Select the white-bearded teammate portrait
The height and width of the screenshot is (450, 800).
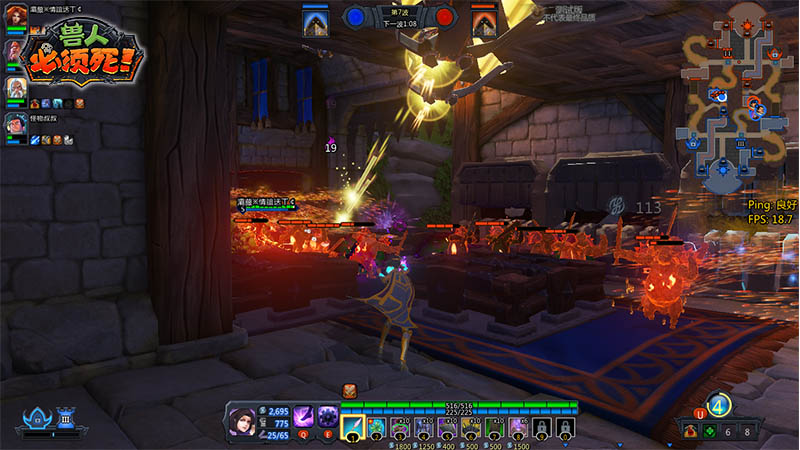click(x=15, y=88)
